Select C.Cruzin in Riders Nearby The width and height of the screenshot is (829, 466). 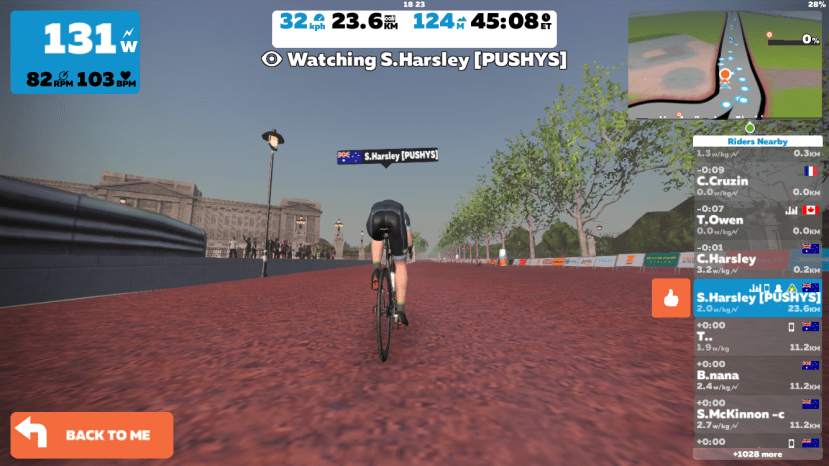click(x=757, y=181)
